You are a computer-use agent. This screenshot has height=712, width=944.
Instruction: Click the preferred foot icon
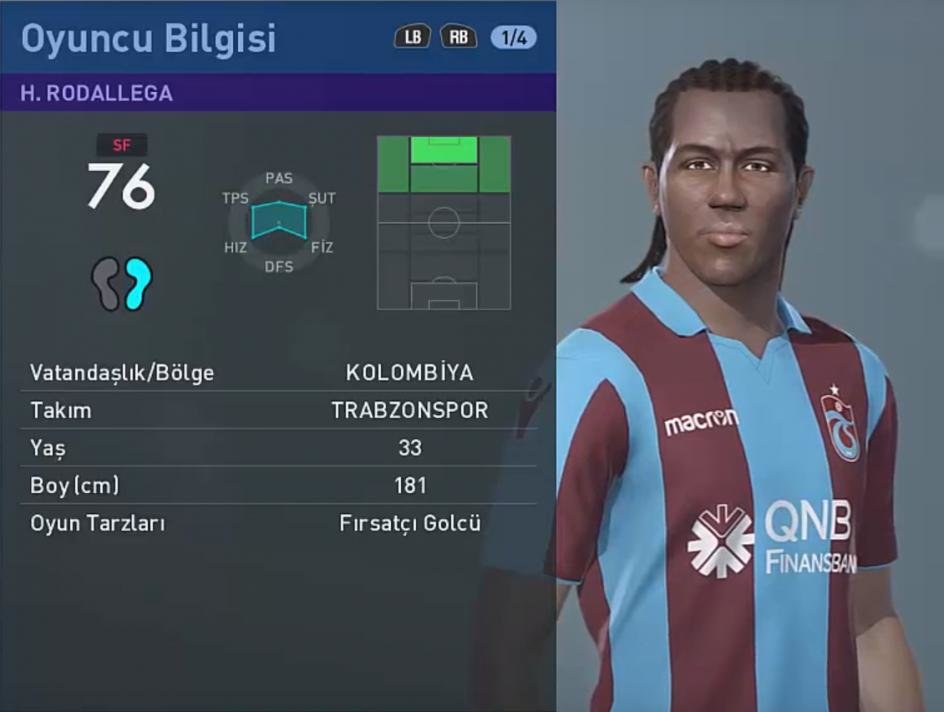[121, 283]
